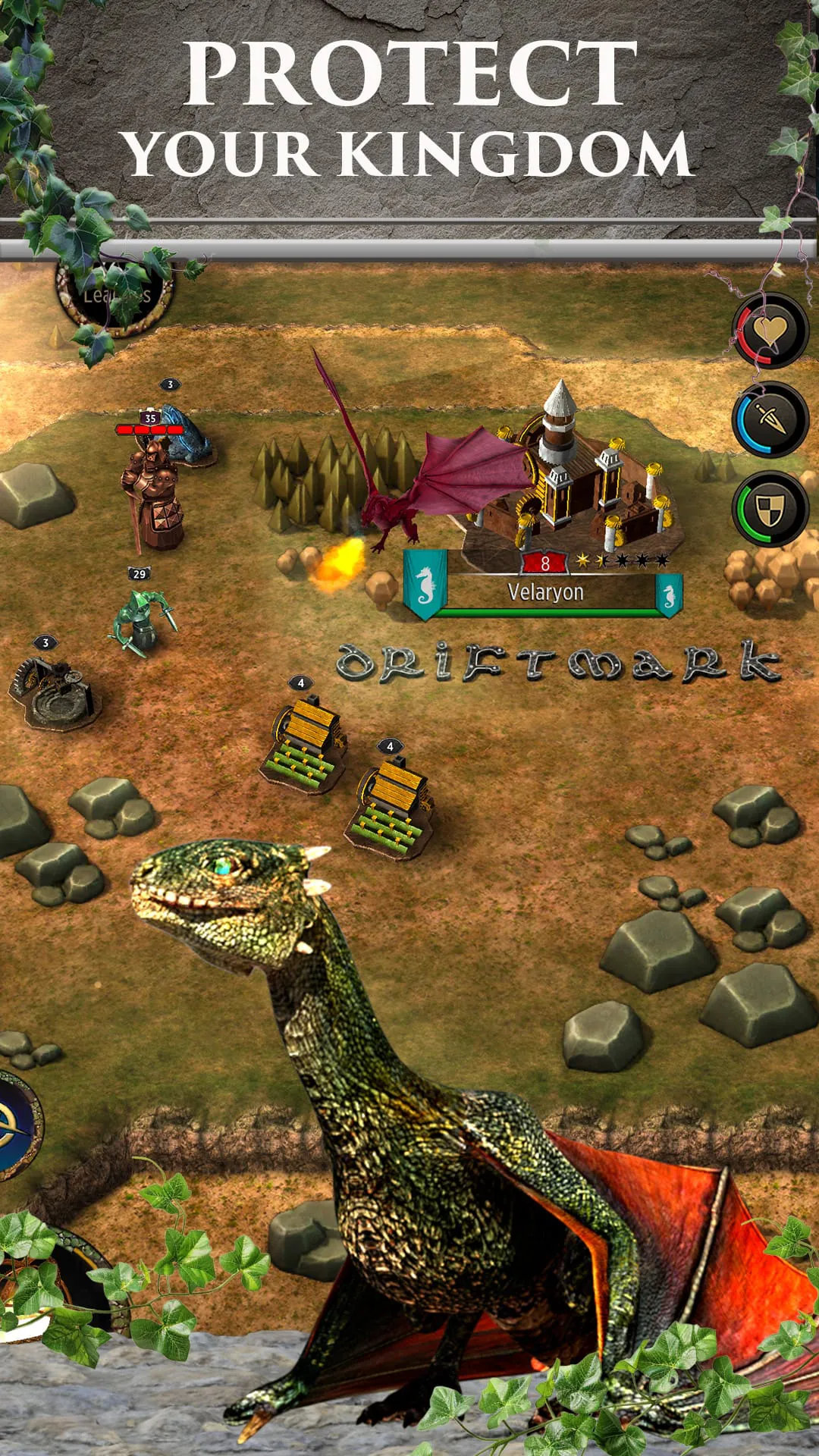This screenshot has width=819, height=1456.
Task: Click the compass icon at the left edge
Action: coord(15,1125)
